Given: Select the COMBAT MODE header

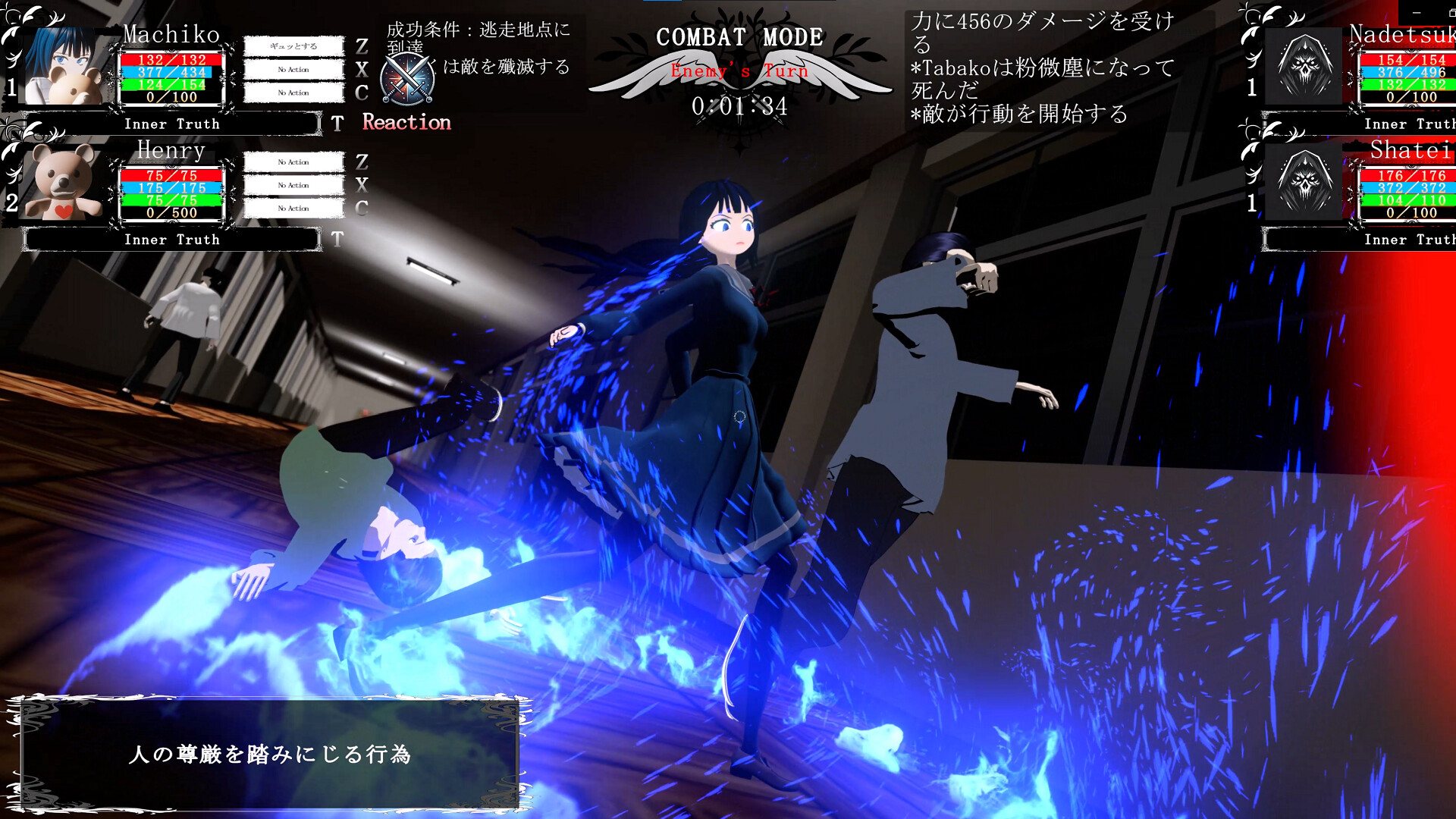Looking at the screenshot, I should click(739, 36).
